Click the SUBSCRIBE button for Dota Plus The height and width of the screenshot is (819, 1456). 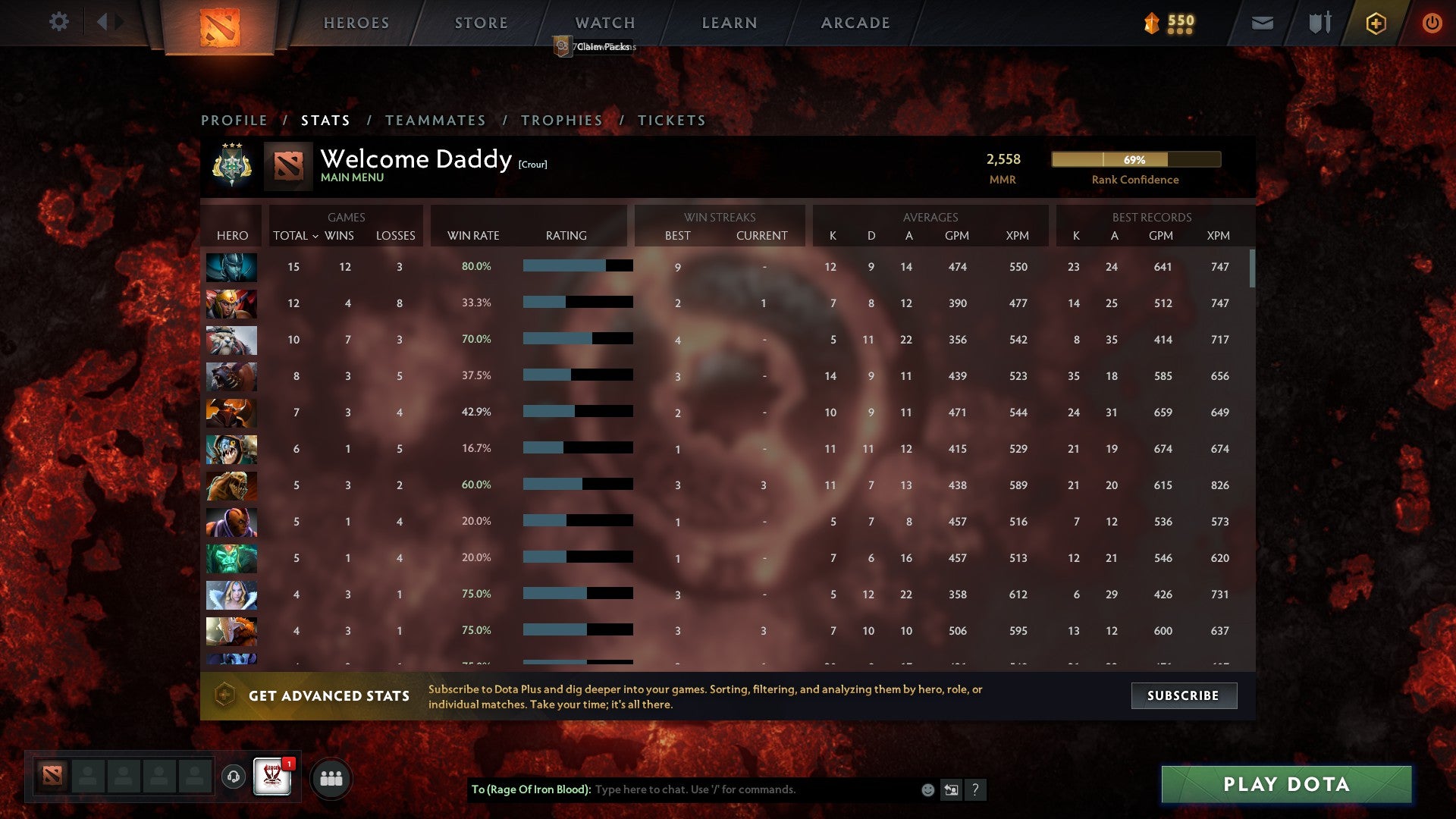point(1183,695)
